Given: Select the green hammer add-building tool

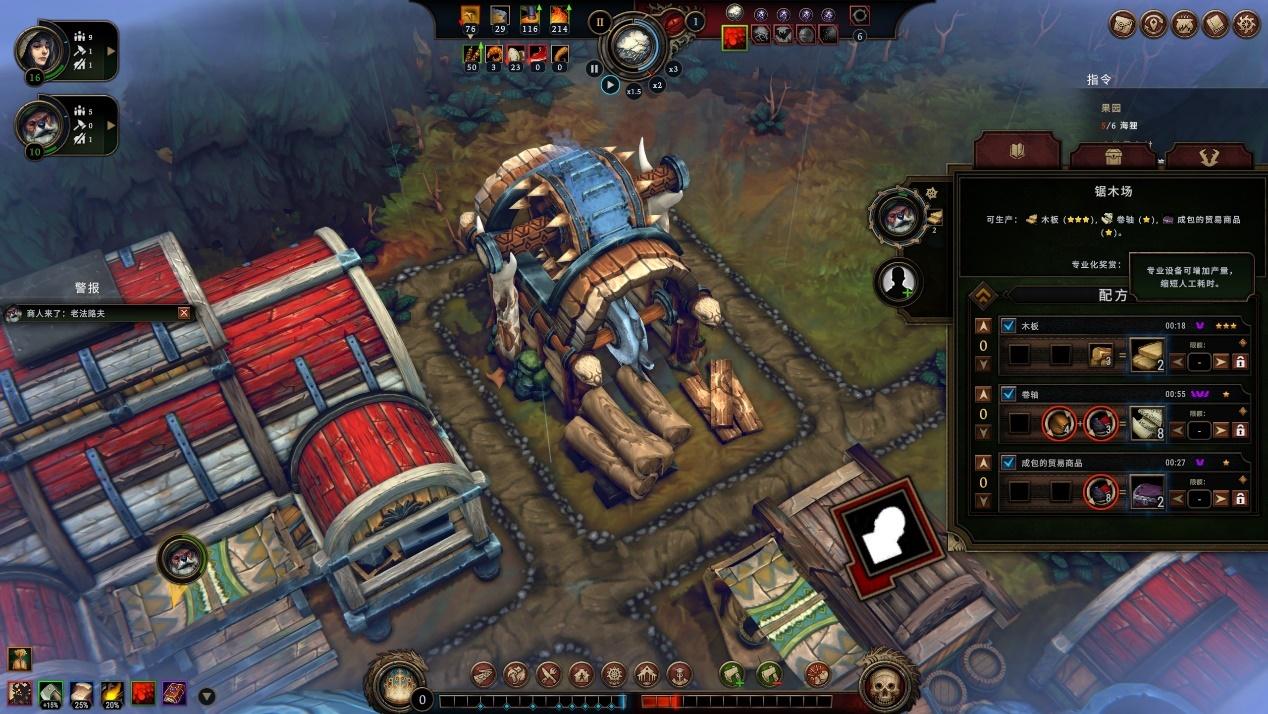Looking at the screenshot, I should point(733,674).
